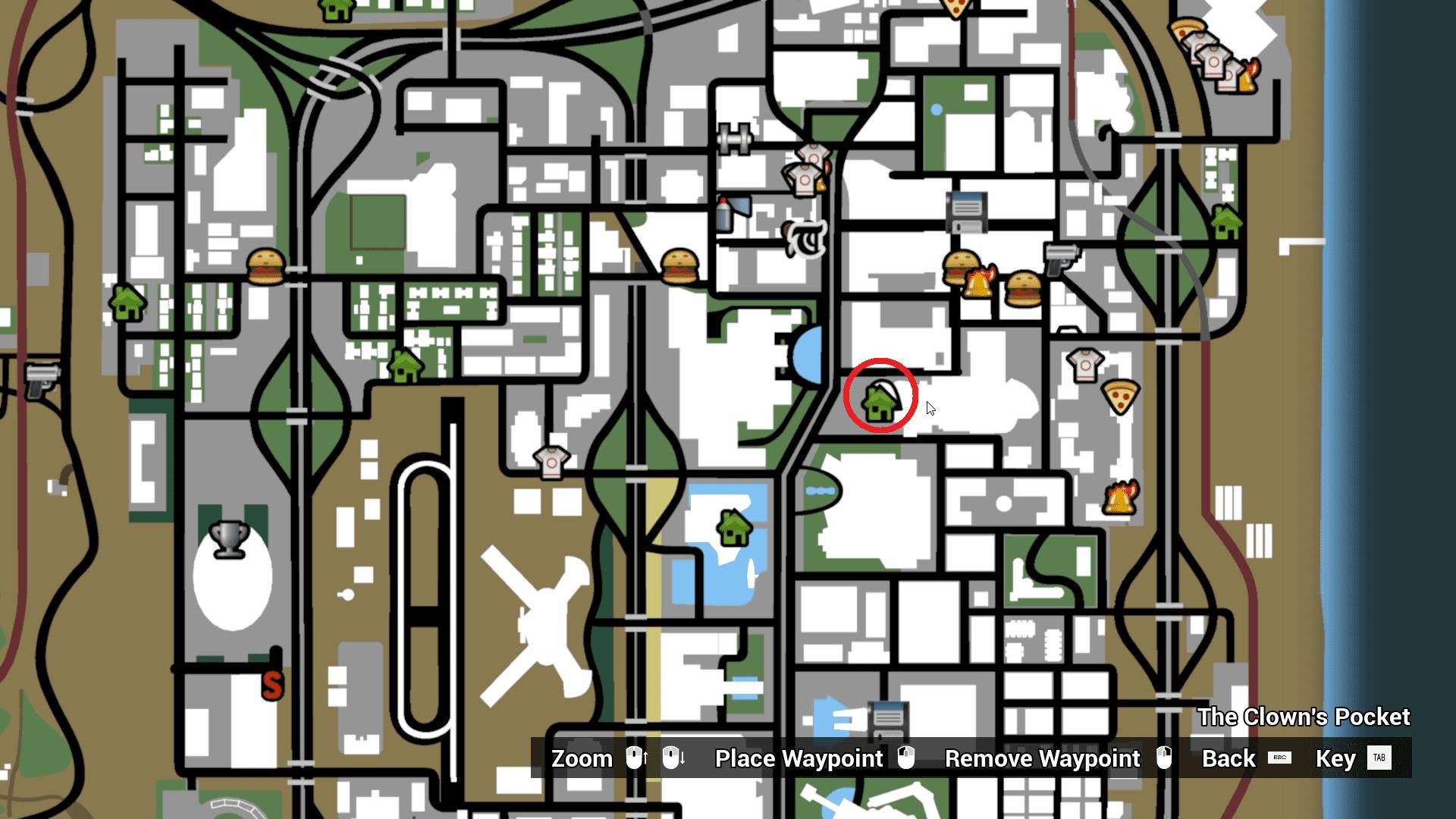Image resolution: width=1456 pixels, height=819 pixels.
Task: Click Remove Waypoint in the bottom bar
Action: tap(1042, 758)
